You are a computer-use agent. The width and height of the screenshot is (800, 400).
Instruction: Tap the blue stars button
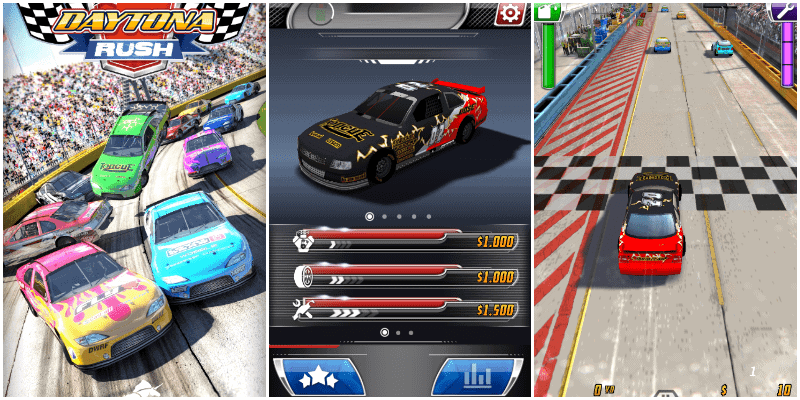coord(318,376)
